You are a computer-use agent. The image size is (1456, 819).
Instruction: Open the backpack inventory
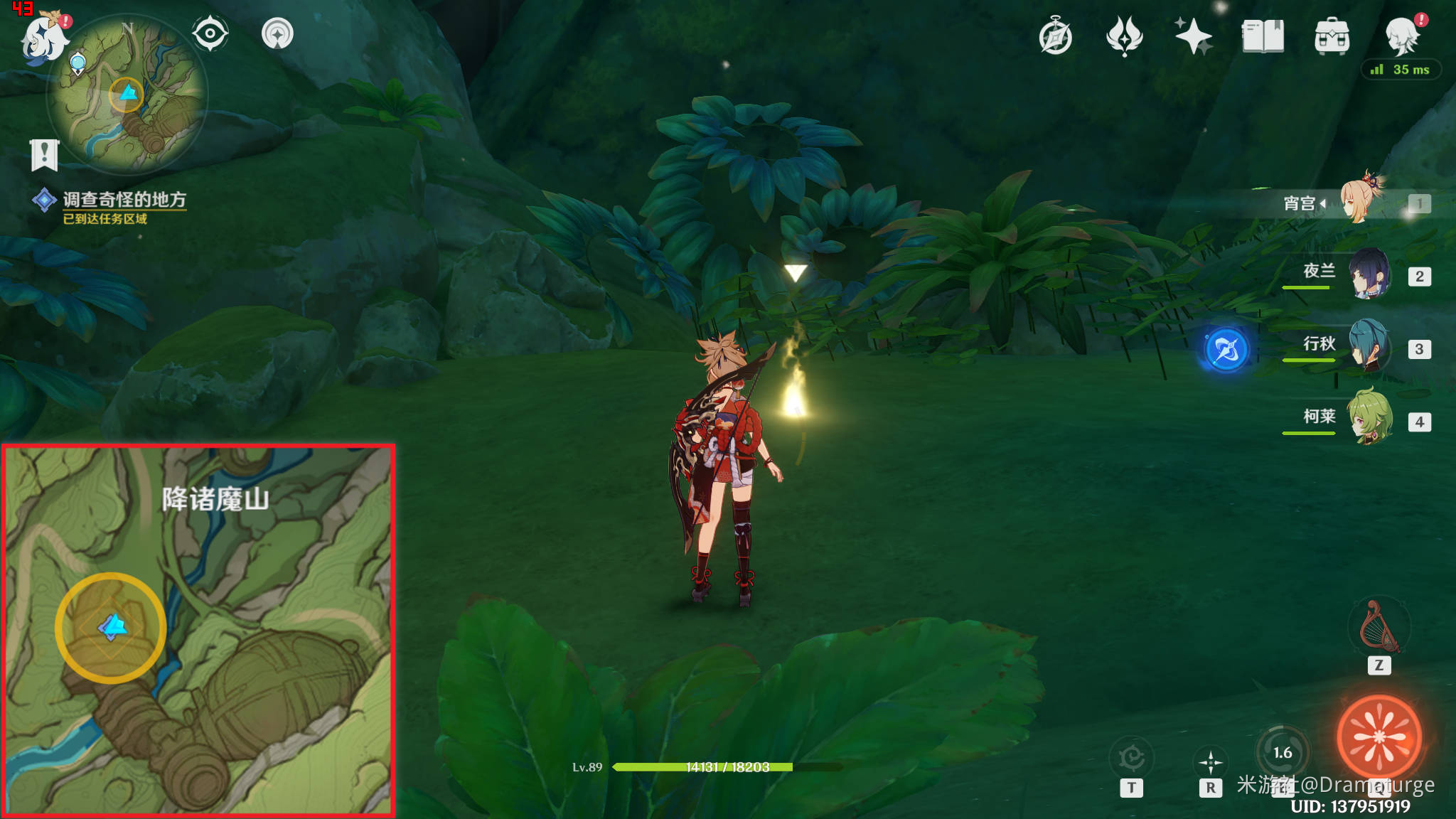[x=1332, y=37]
